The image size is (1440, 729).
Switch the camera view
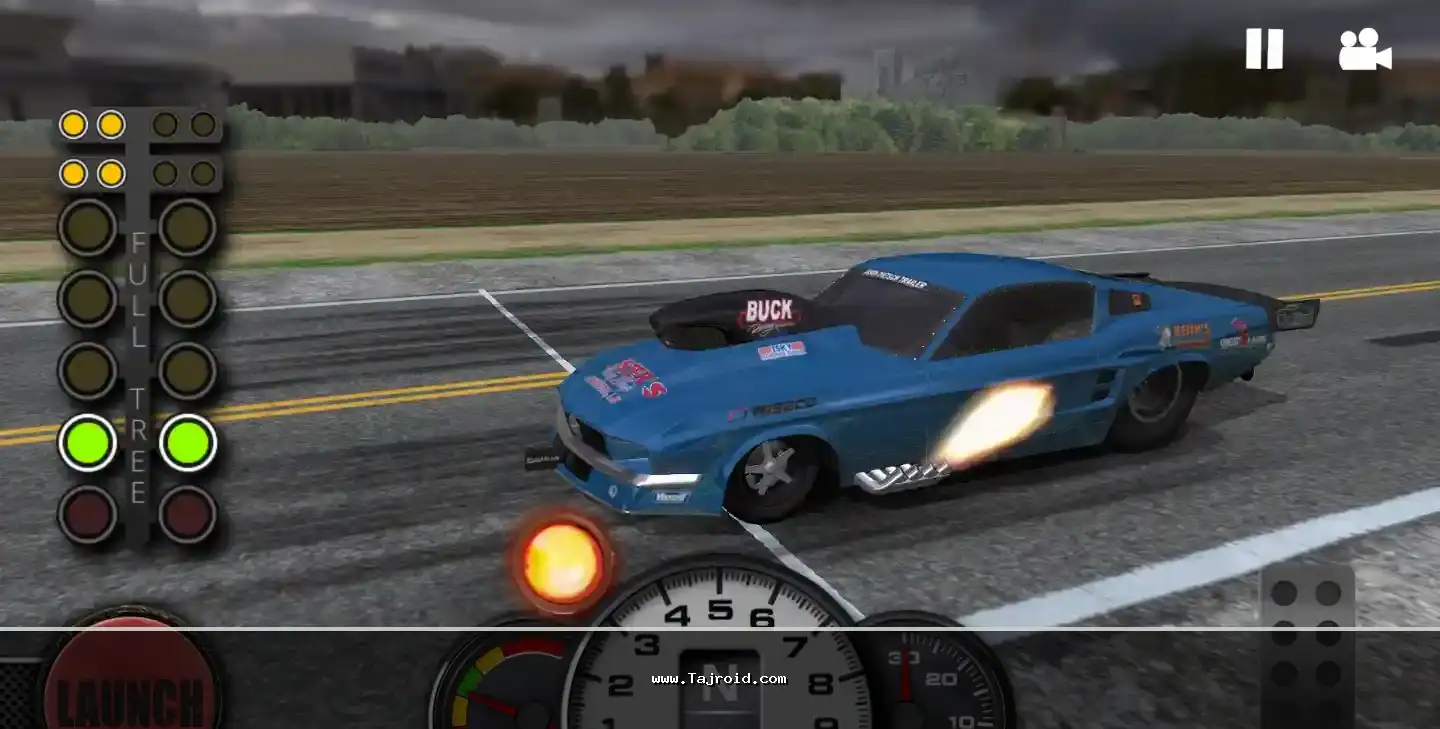click(1365, 49)
